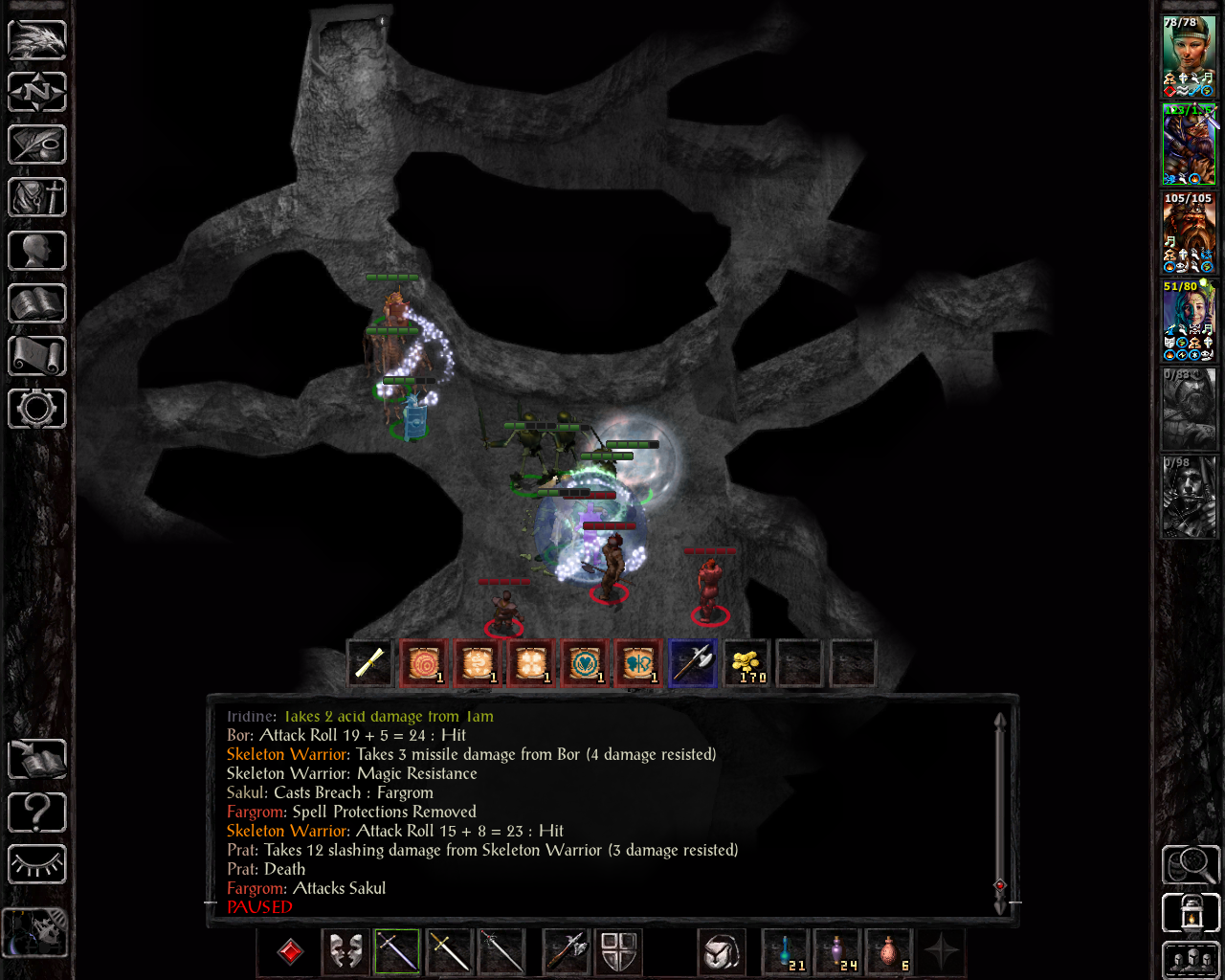Open the inventory screen
1225x980 pixels.
click(37, 198)
